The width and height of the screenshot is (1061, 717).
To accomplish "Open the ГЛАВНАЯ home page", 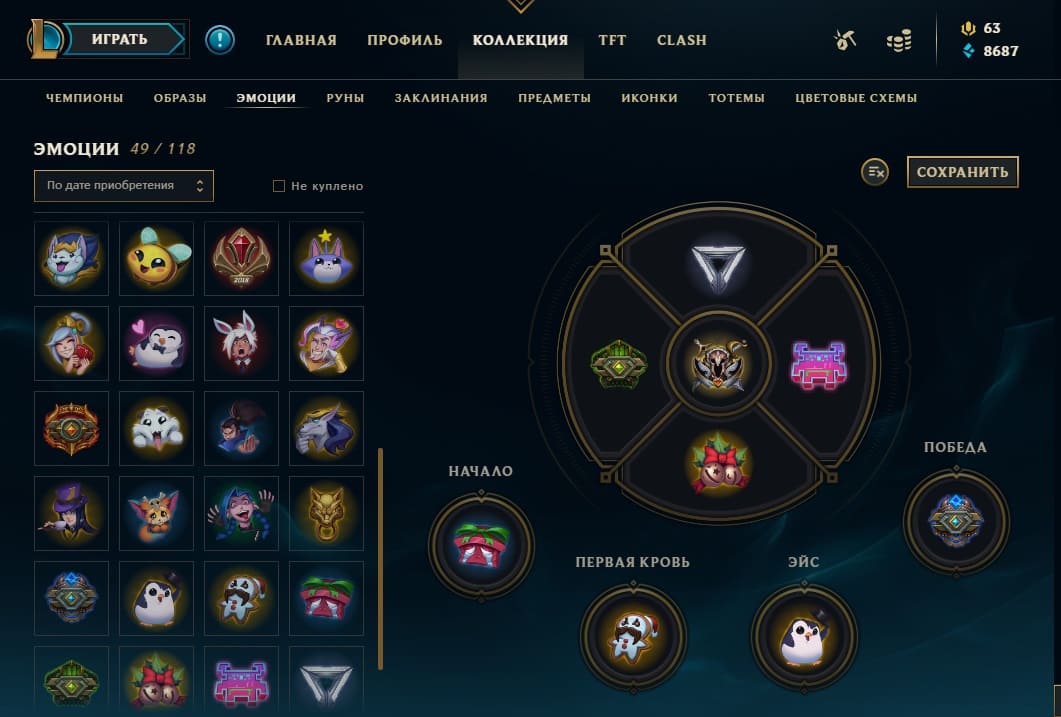I will click(x=301, y=41).
